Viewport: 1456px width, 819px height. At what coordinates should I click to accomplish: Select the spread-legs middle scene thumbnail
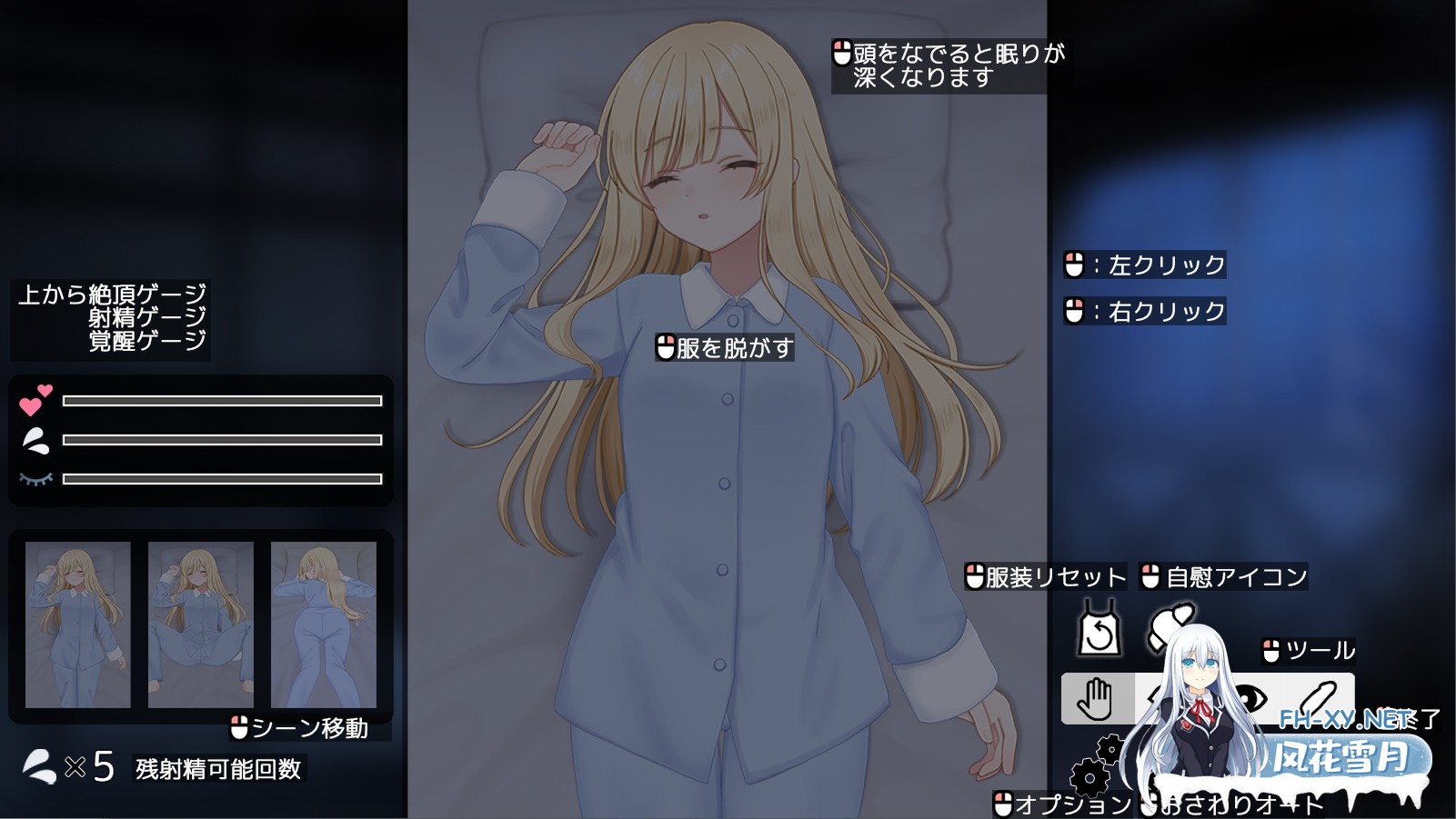pos(199,624)
